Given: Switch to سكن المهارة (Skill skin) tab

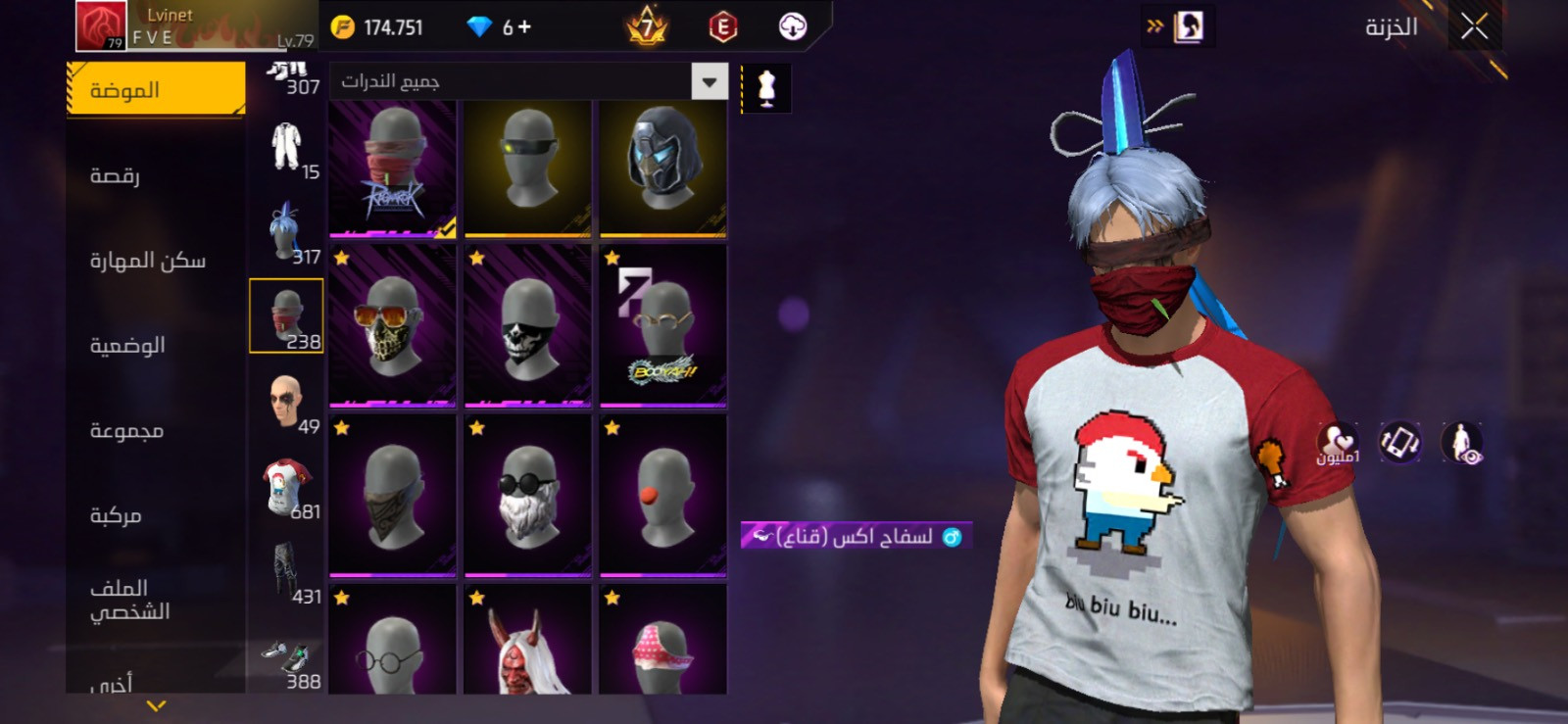Looking at the screenshot, I should pos(148,261).
